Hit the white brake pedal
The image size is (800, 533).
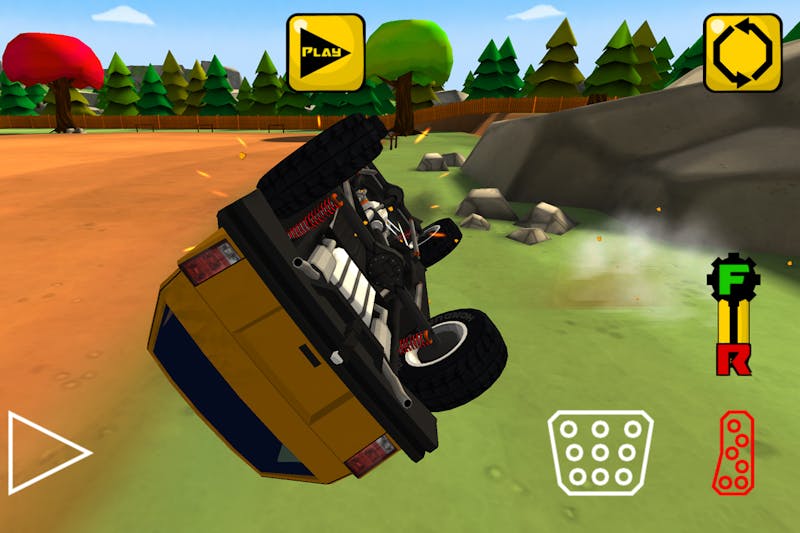coord(599,452)
